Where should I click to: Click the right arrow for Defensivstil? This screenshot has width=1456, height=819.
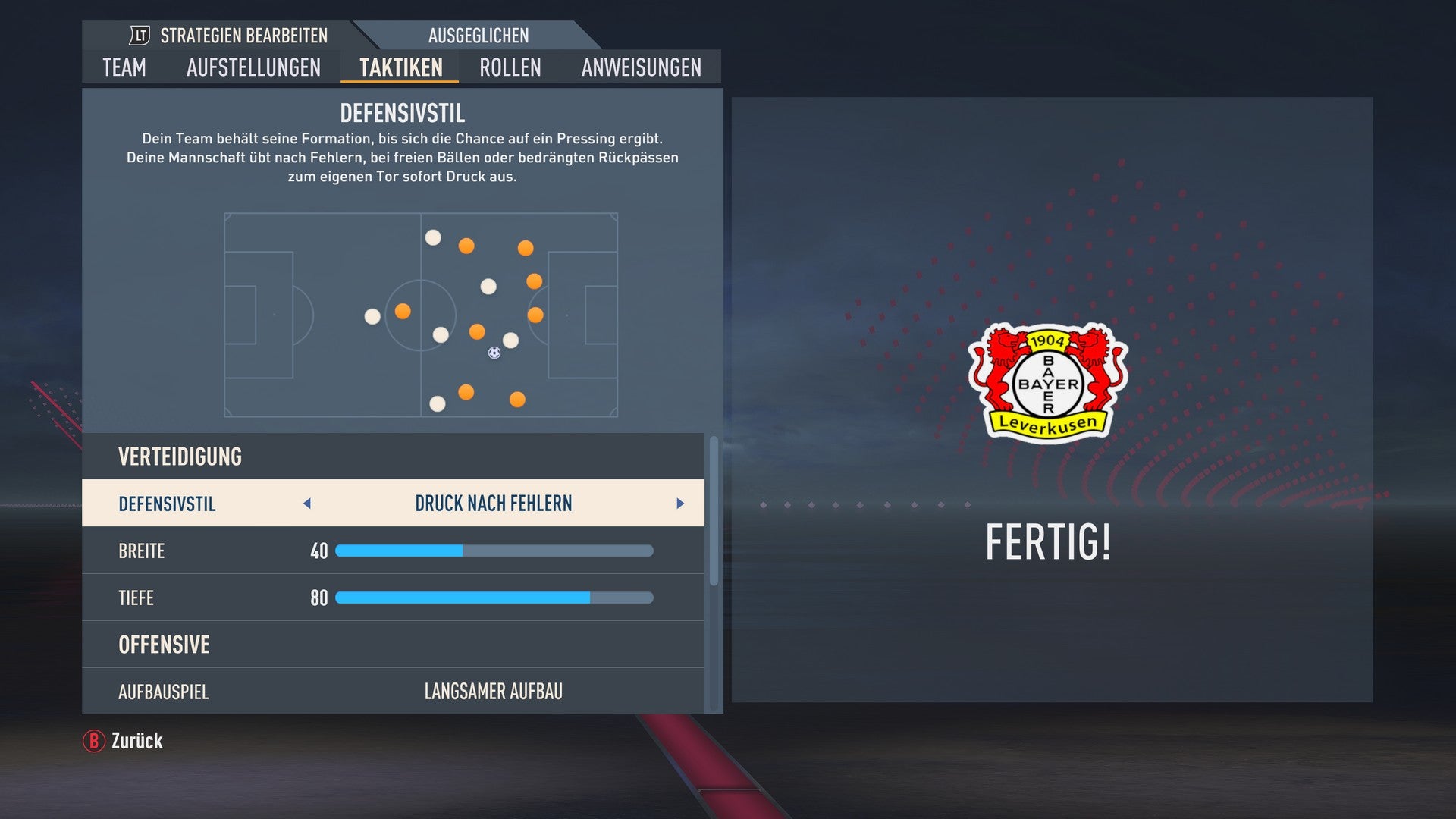point(680,504)
